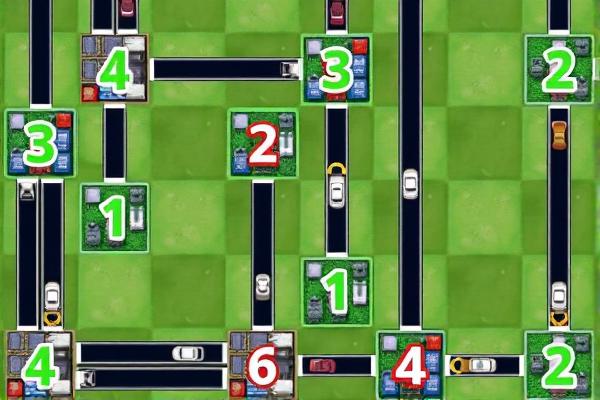Select the tile numbered 6
This screenshot has height=400, width=600.
262,366
